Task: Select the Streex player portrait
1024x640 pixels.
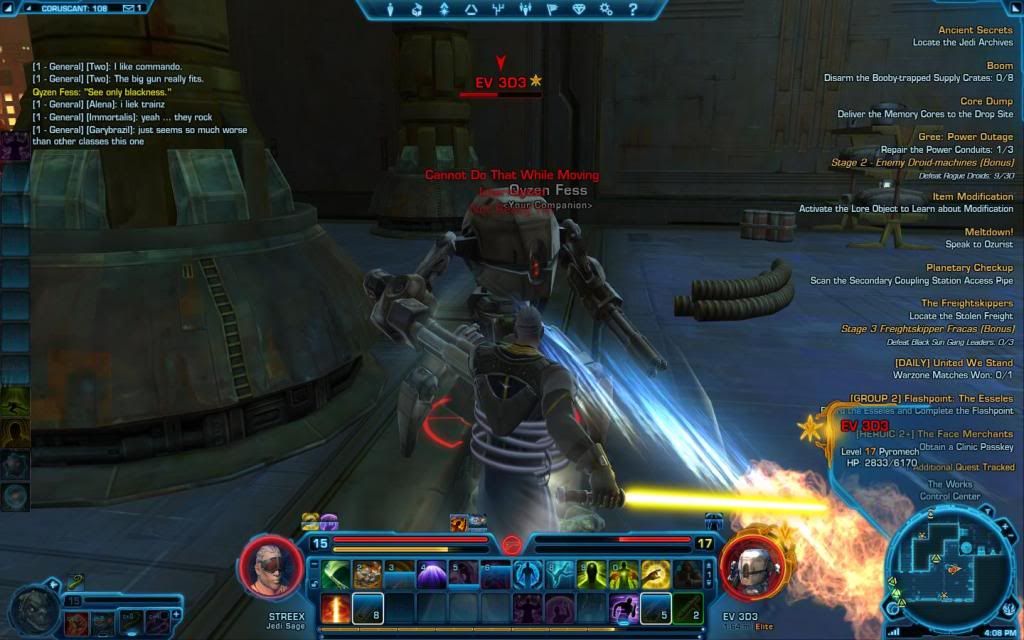Action: tap(269, 567)
